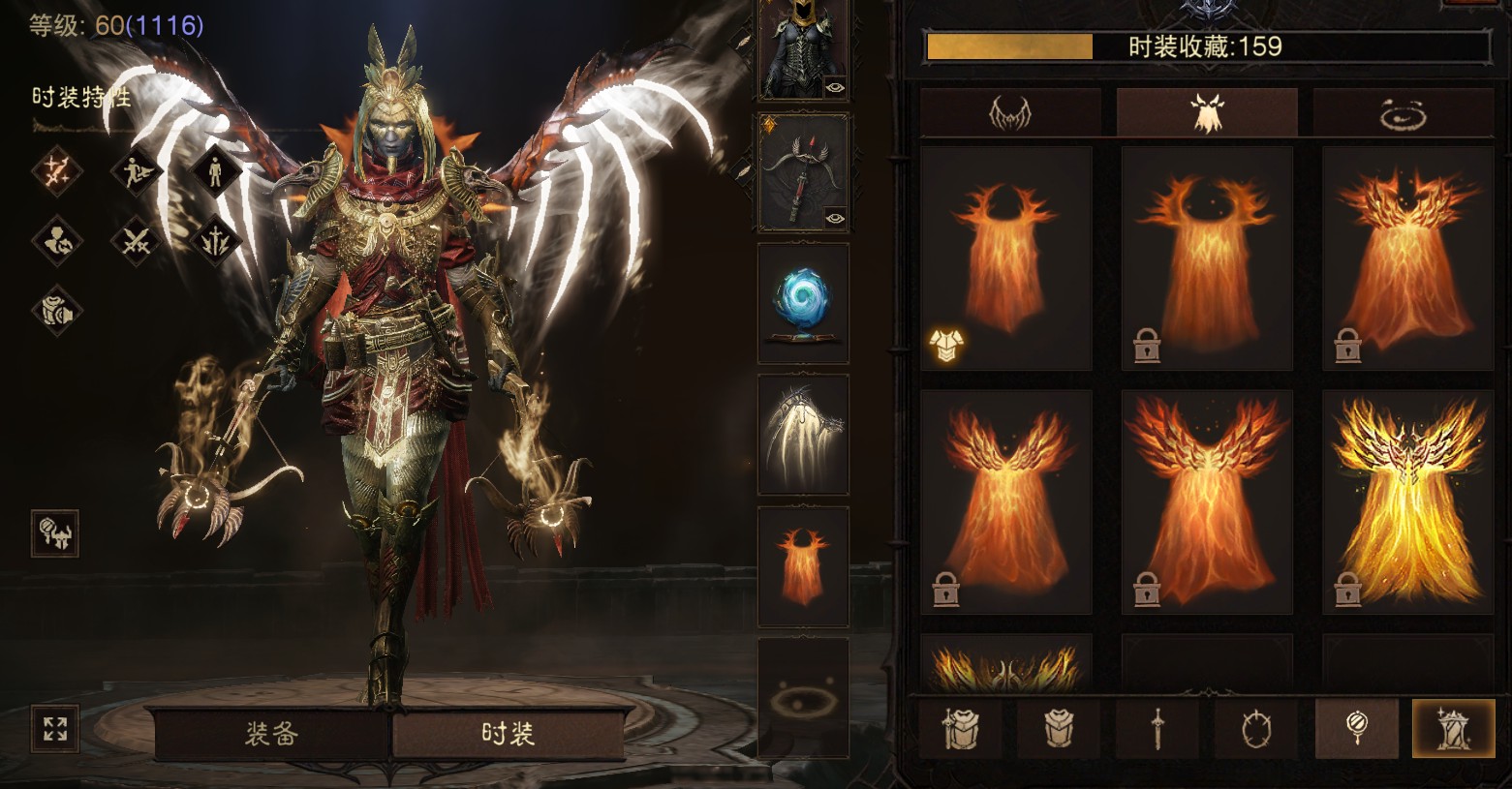The image size is (1512, 789).
Task: Choose the equipped cape with armor badge
Action: tap(1005, 258)
